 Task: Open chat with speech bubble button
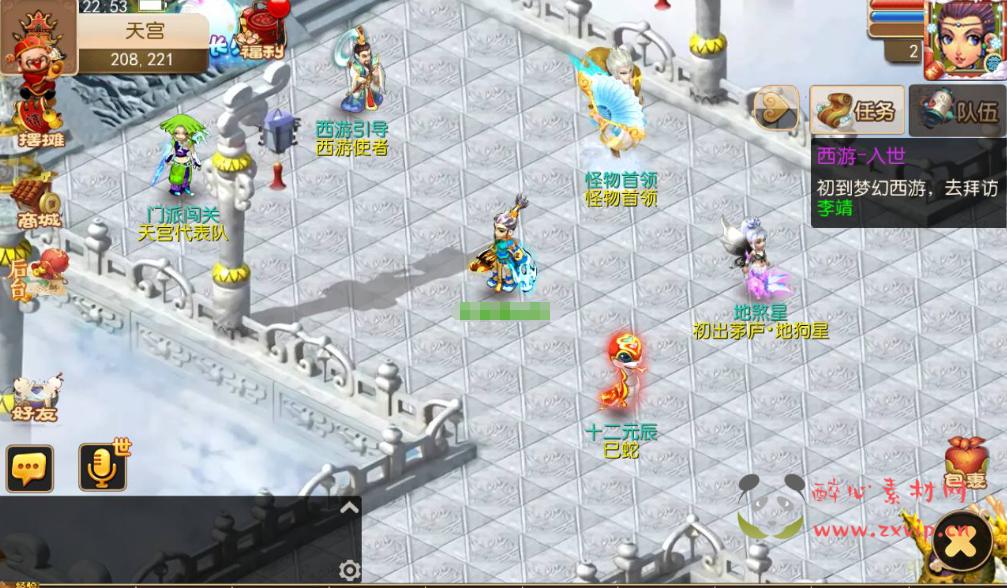click(x=30, y=468)
